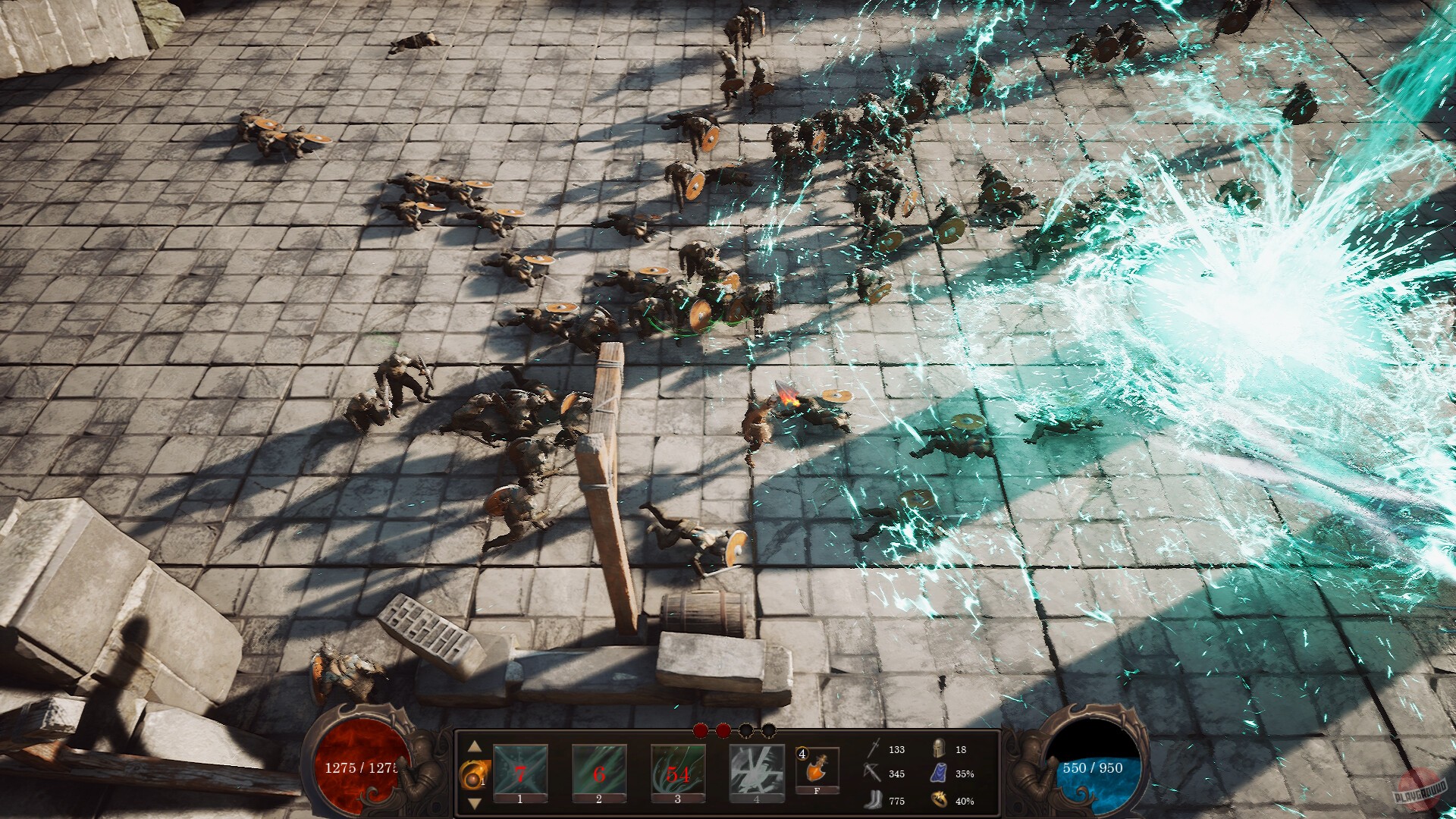Click the down arrow to cycle skills
Image resolution: width=1456 pixels, height=819 pixels.
(474, 804)
